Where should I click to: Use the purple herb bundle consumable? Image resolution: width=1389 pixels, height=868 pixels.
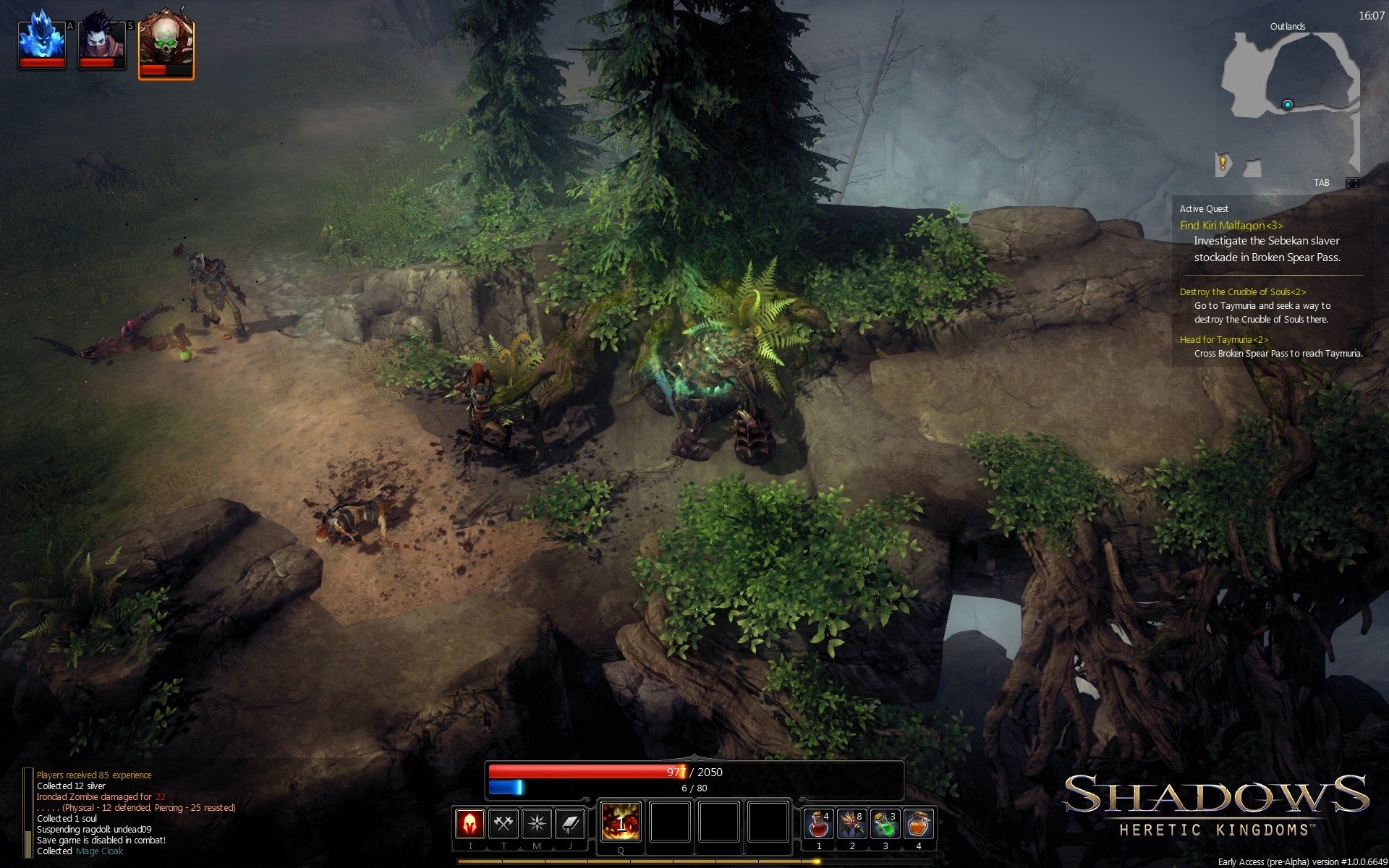[x=852, y=824]
